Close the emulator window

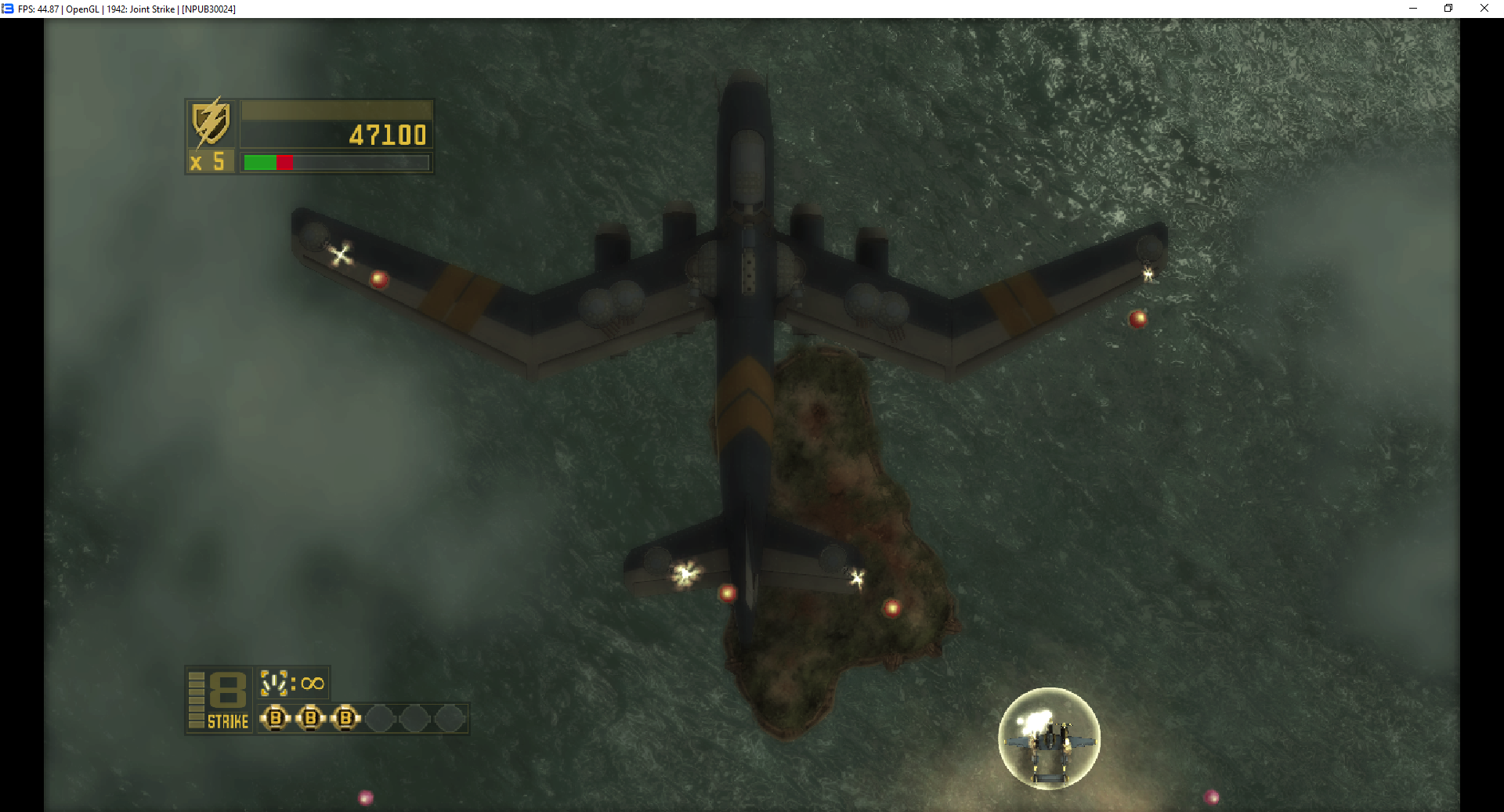(1484, 9)
